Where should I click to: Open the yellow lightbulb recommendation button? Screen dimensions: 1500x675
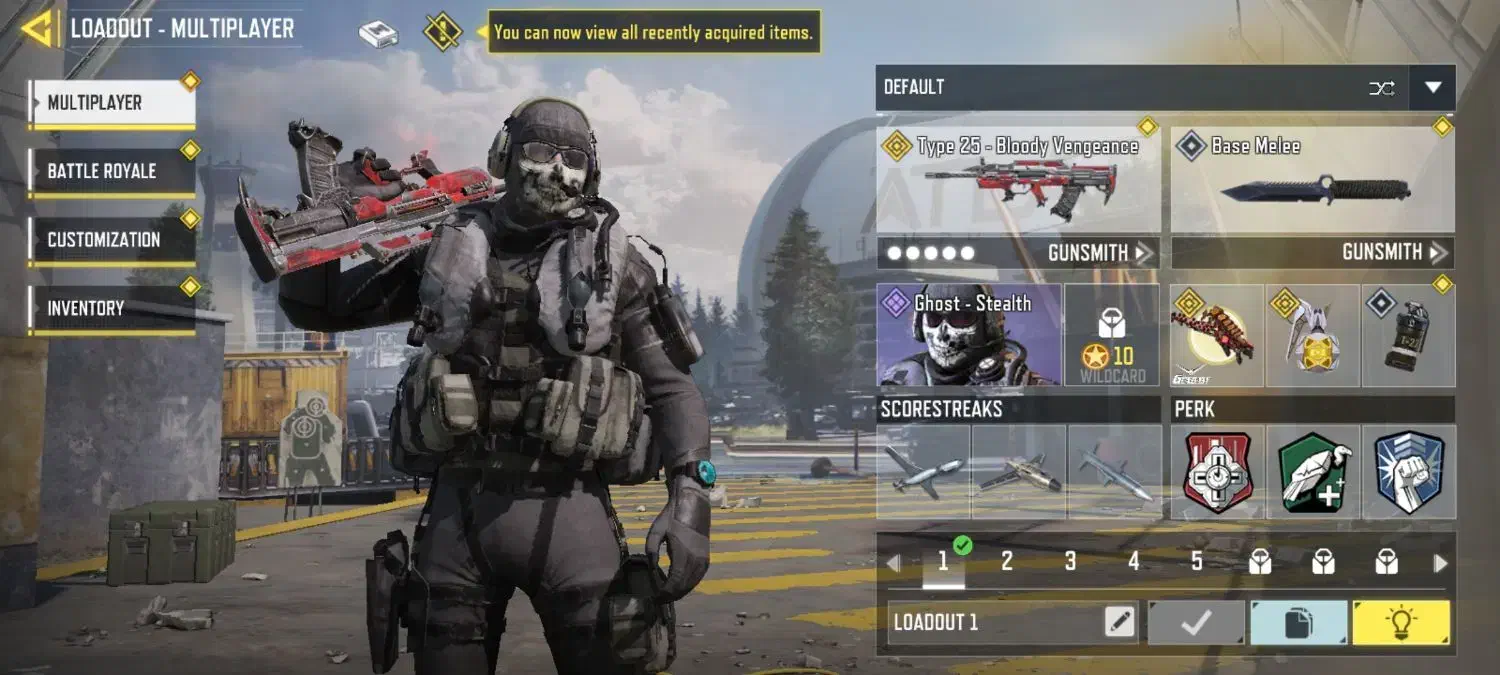[x=1400, y=622]
